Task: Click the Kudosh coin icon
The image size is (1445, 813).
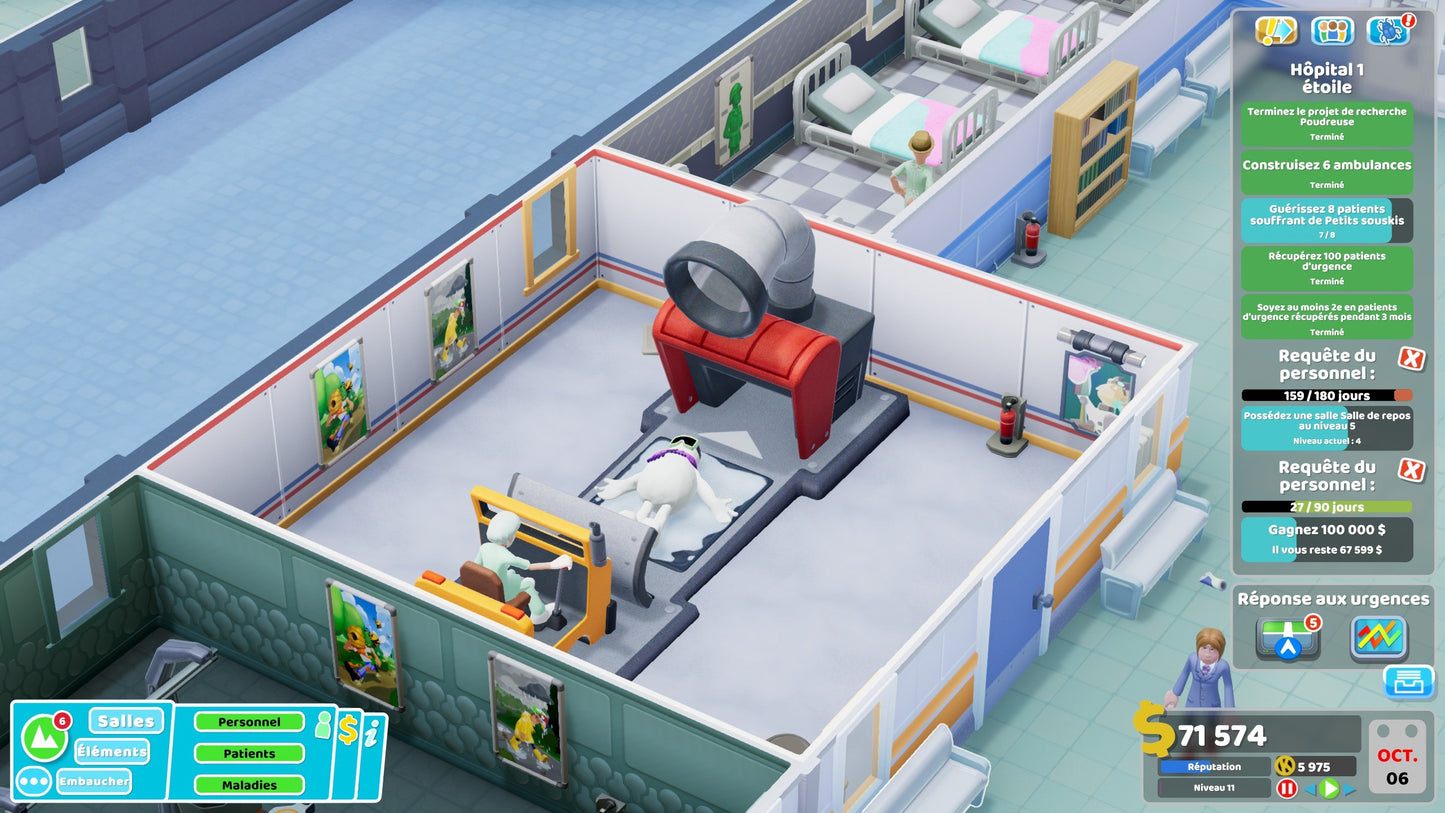Action: (1284, 767)
